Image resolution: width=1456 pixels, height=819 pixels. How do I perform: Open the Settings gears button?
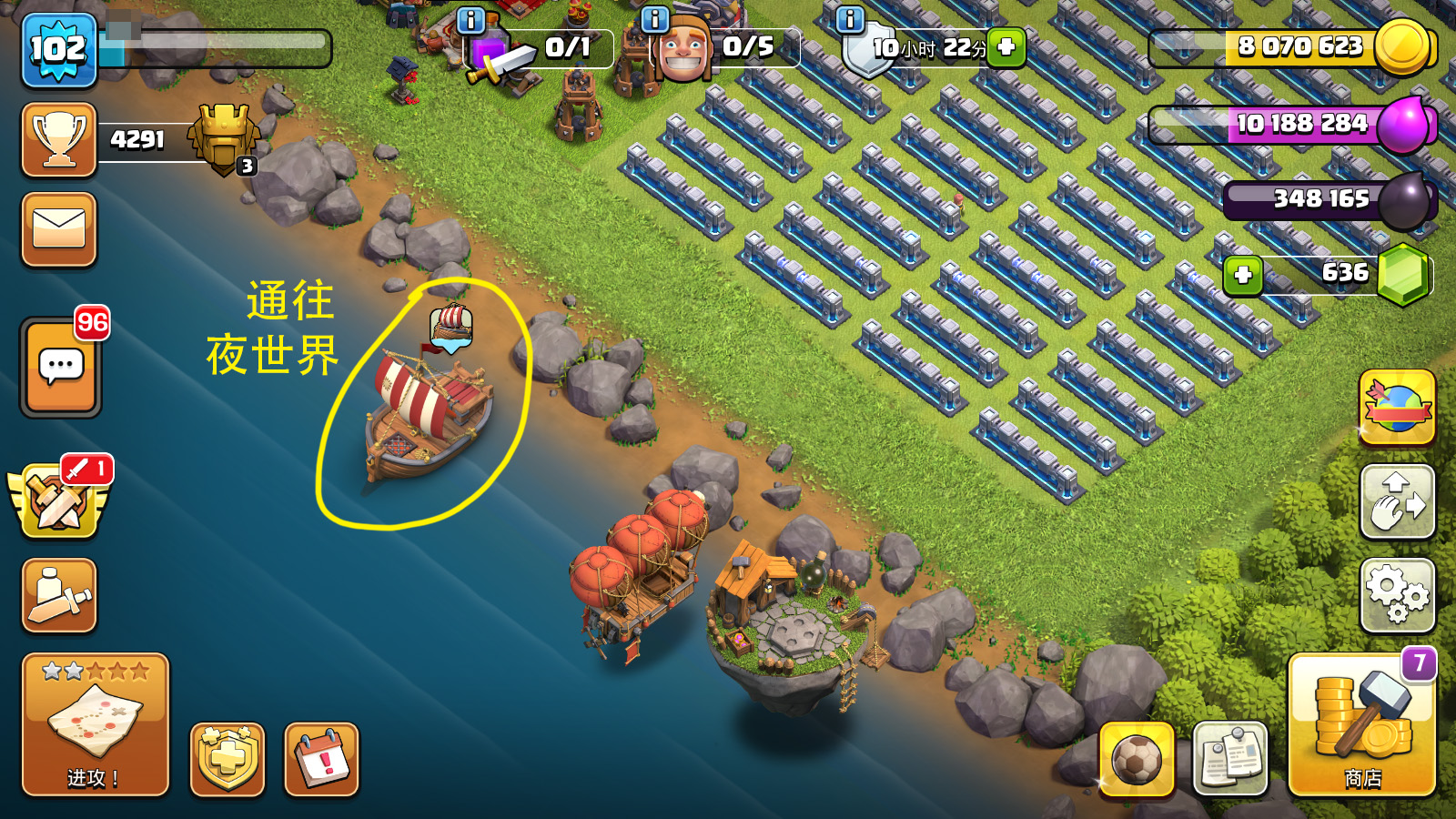tap(1397, 596)
